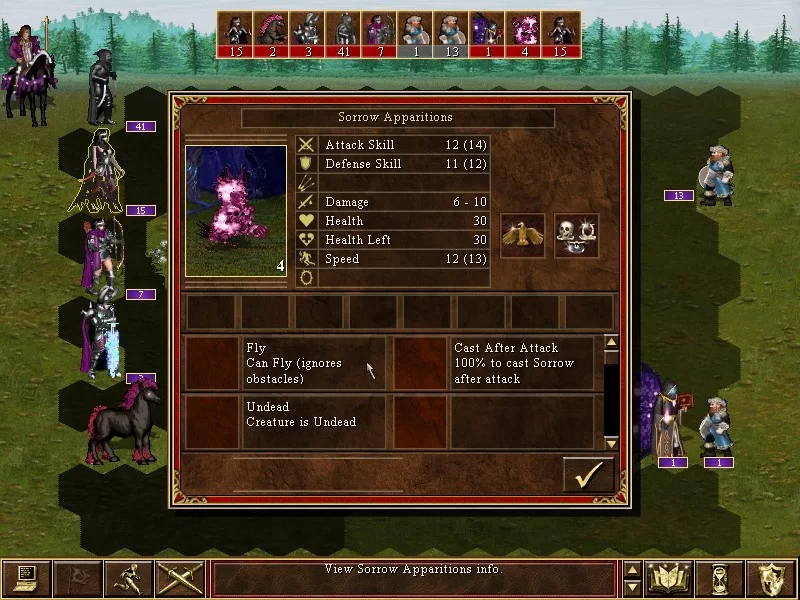
Task: Select the turn-queue dwarf stack of 13
Action: (452, 35)
